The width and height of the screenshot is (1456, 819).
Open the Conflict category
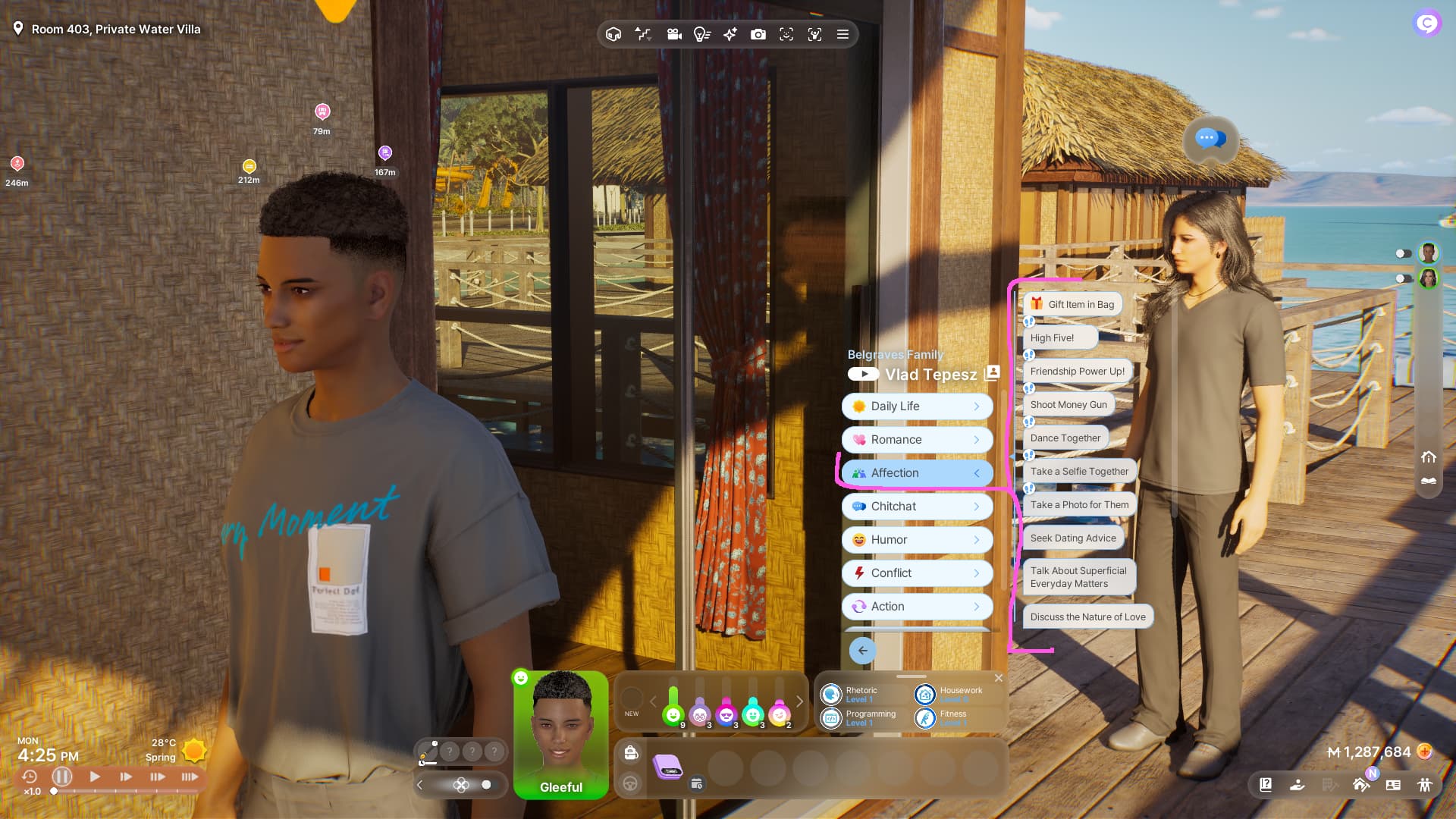[x=917, y=573]
